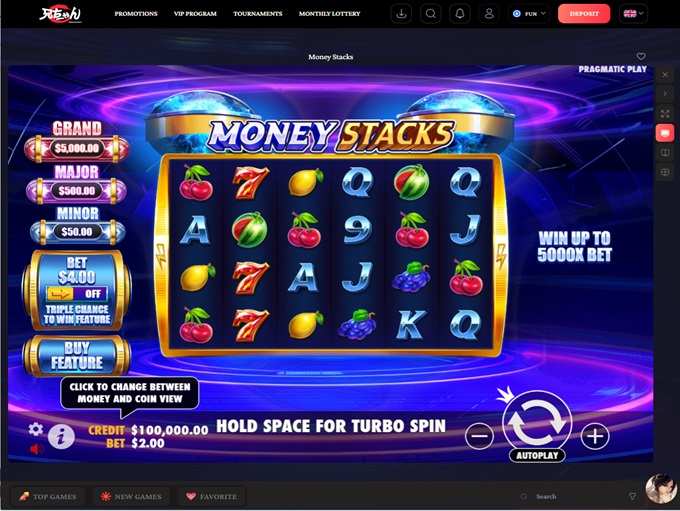Open the Tournaments section

257,14
